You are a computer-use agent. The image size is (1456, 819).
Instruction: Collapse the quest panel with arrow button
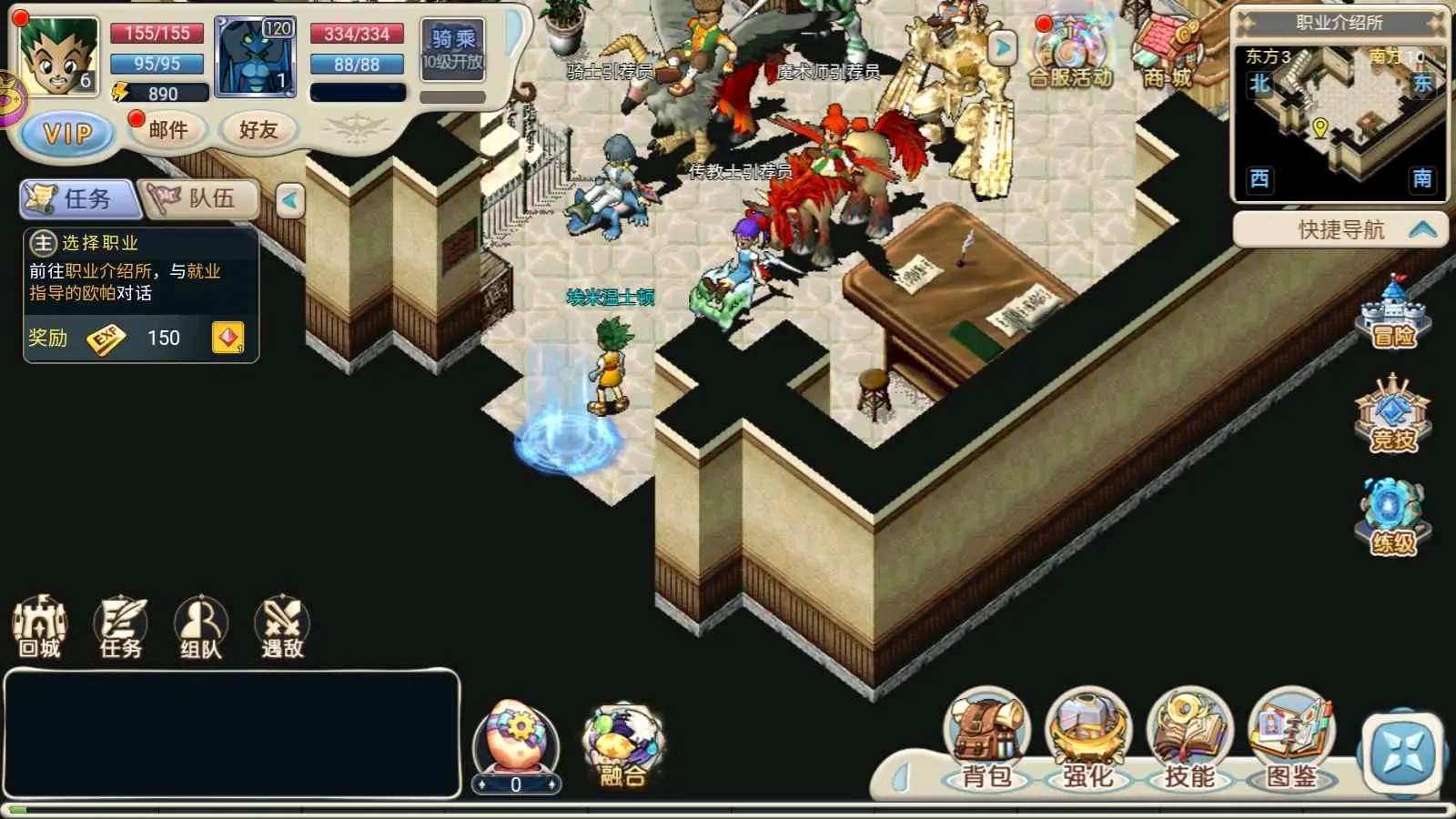(290, 200)
